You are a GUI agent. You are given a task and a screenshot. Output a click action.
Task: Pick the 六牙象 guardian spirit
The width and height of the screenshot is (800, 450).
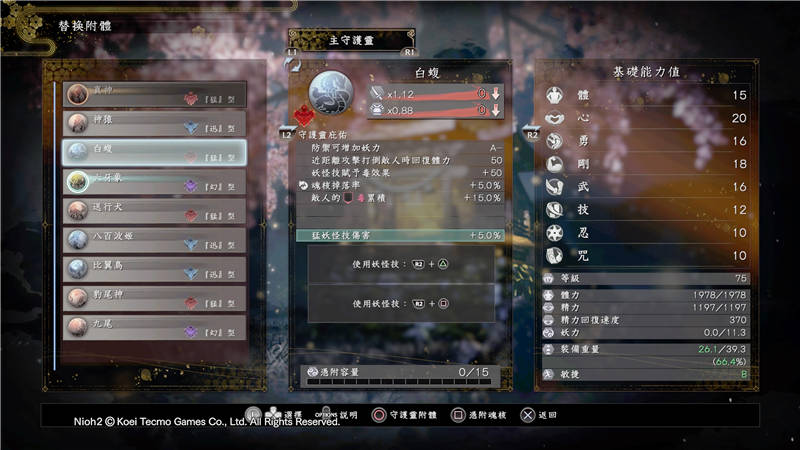155,182
